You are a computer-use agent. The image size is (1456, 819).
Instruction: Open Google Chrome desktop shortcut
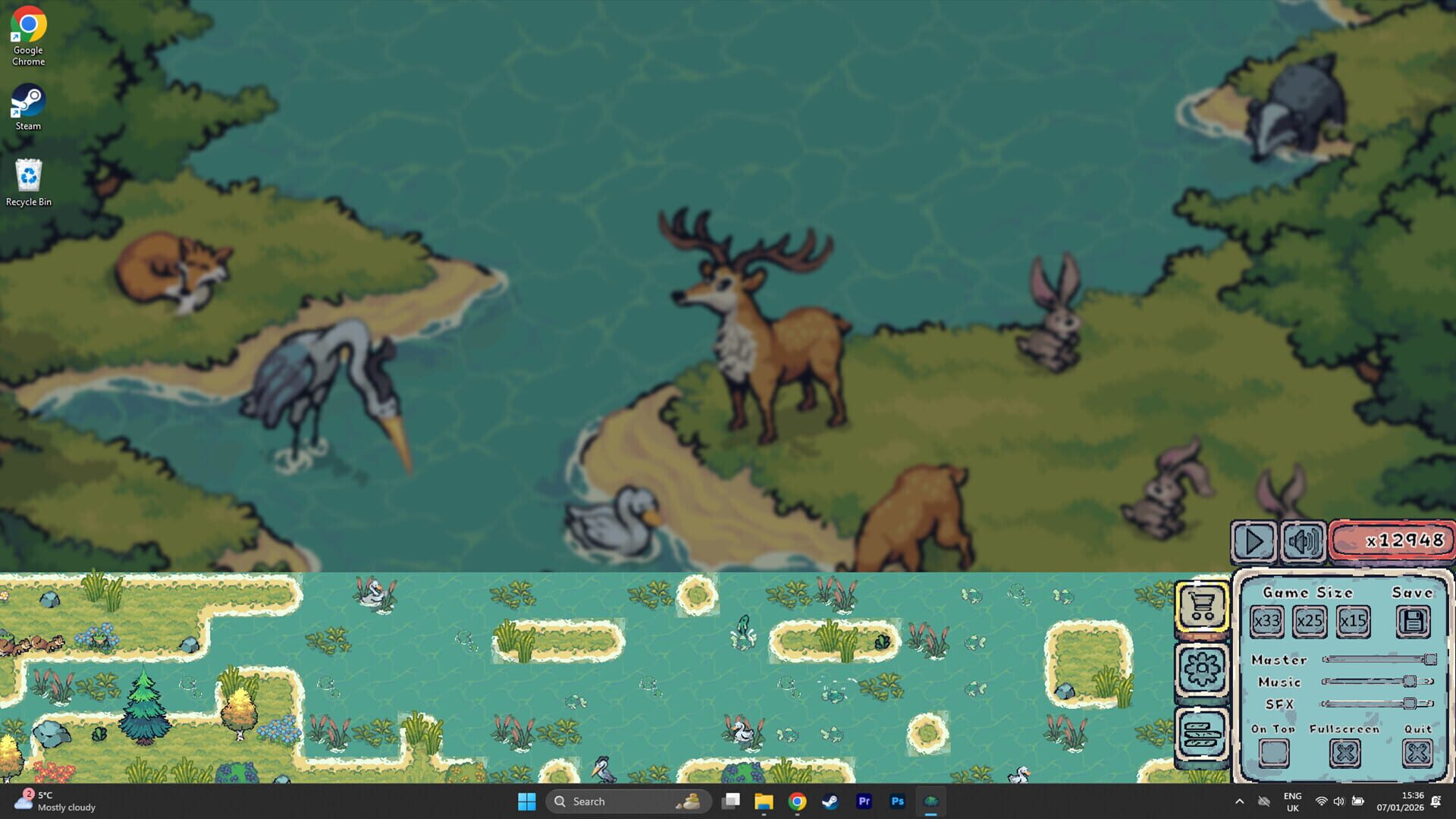coord(28,24)
